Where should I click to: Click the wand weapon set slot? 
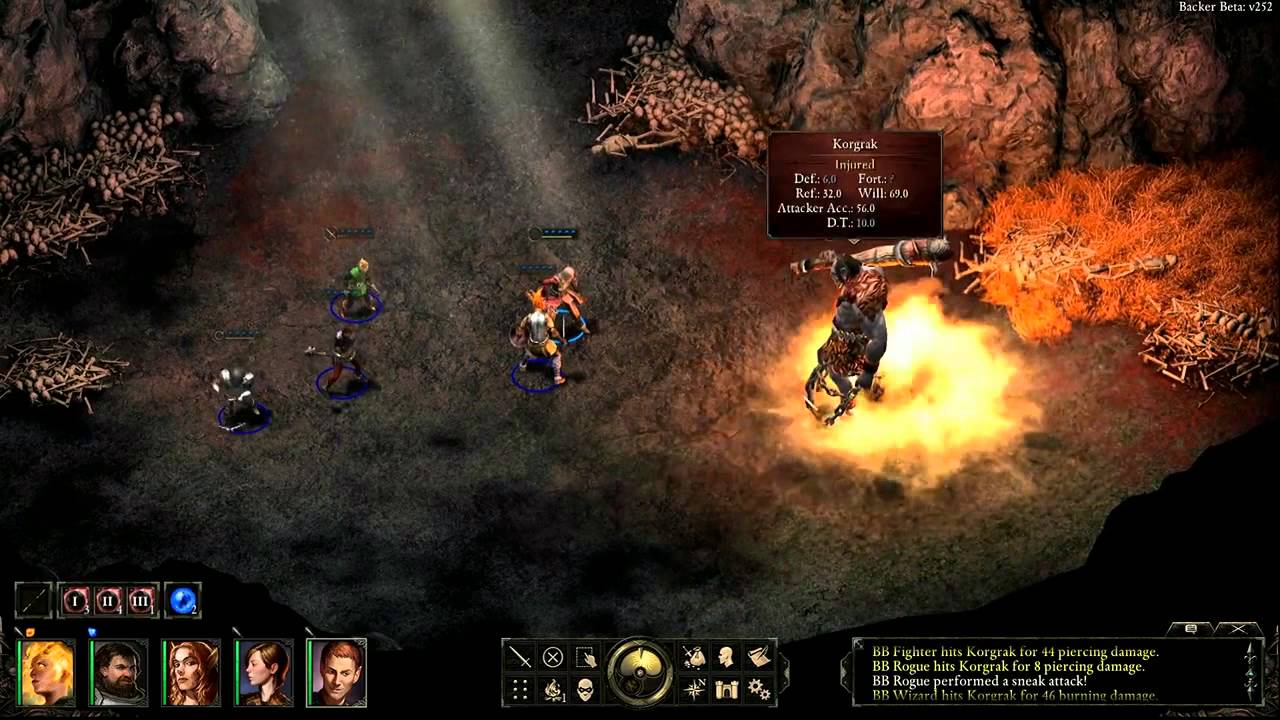click(x=33, y=601)
